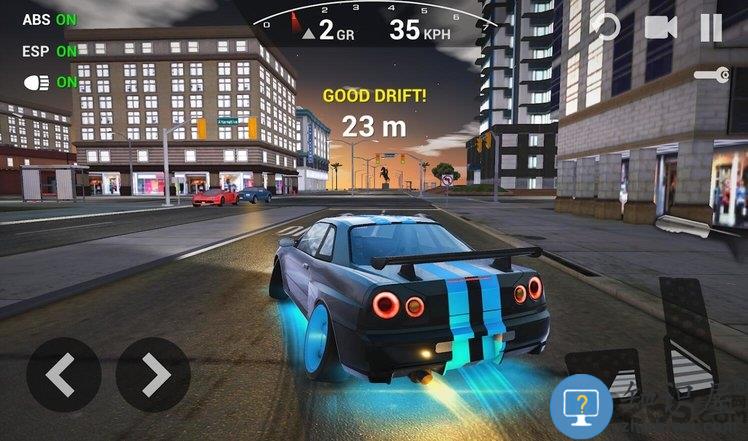Switch off the ESP stability control
This screenshot has height=441, width=748.
49,50
